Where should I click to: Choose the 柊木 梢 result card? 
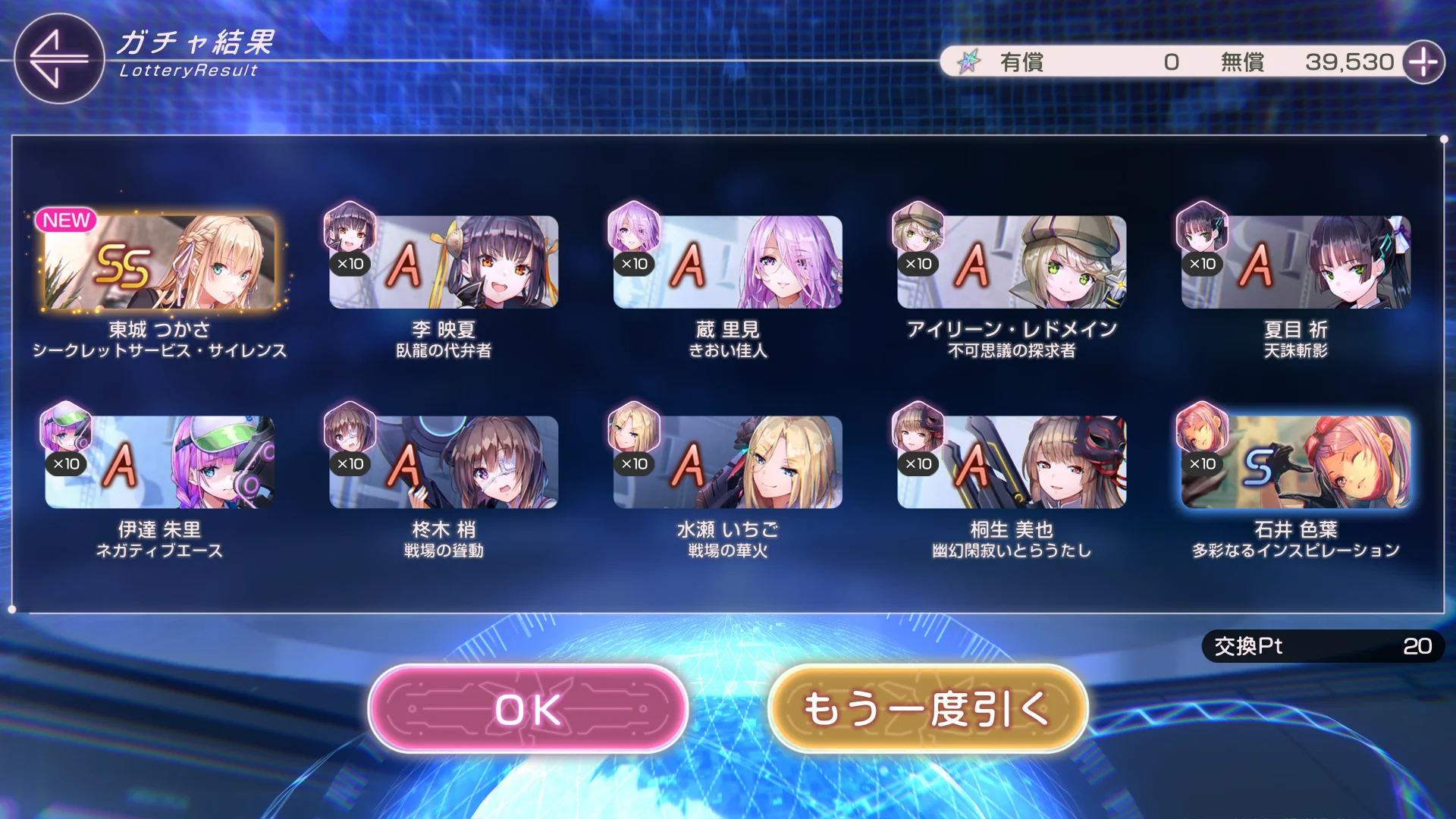[444, 462]
